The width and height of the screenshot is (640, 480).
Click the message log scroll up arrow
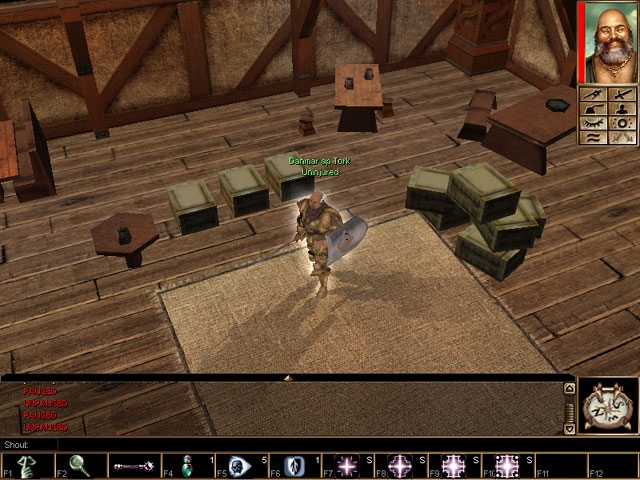click(x=570, y=388)
